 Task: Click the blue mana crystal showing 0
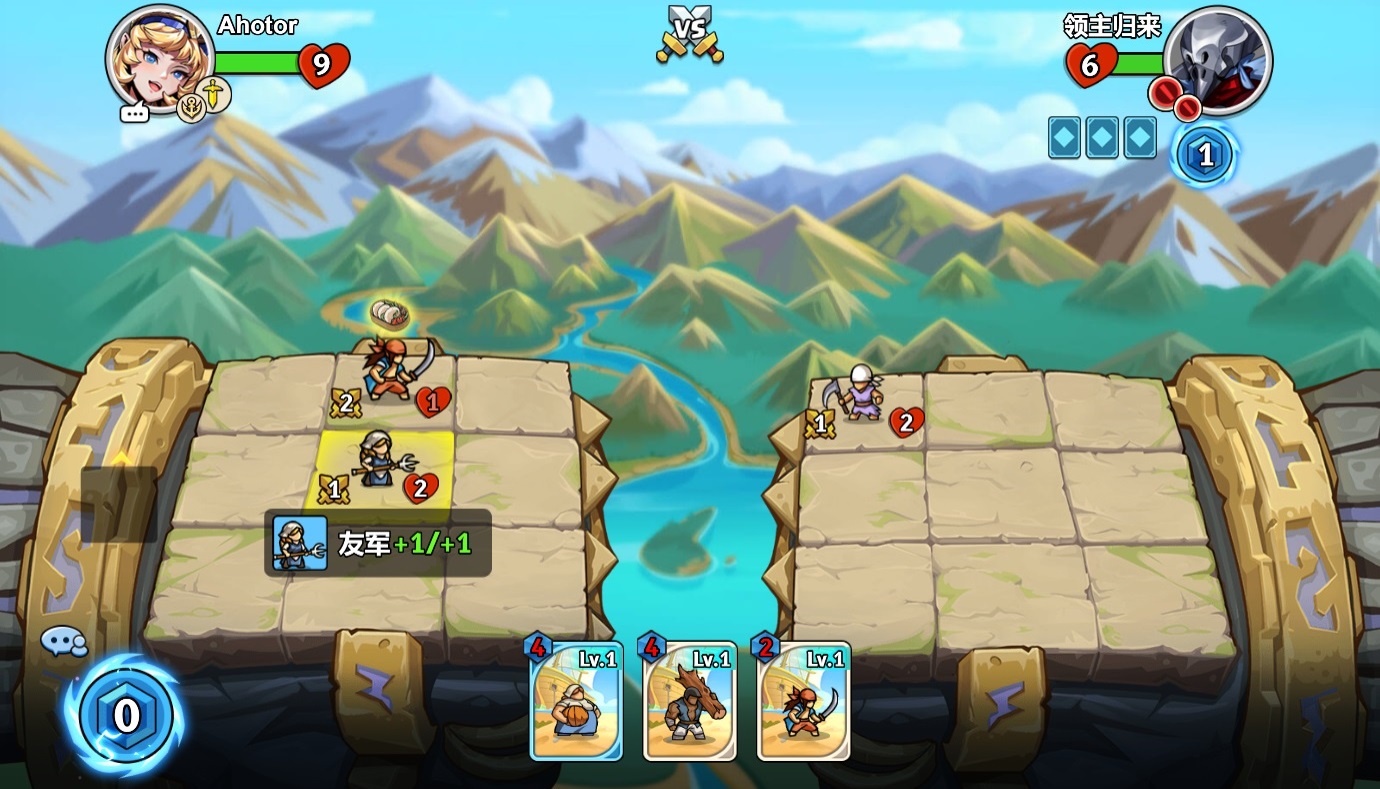[126, 715]
